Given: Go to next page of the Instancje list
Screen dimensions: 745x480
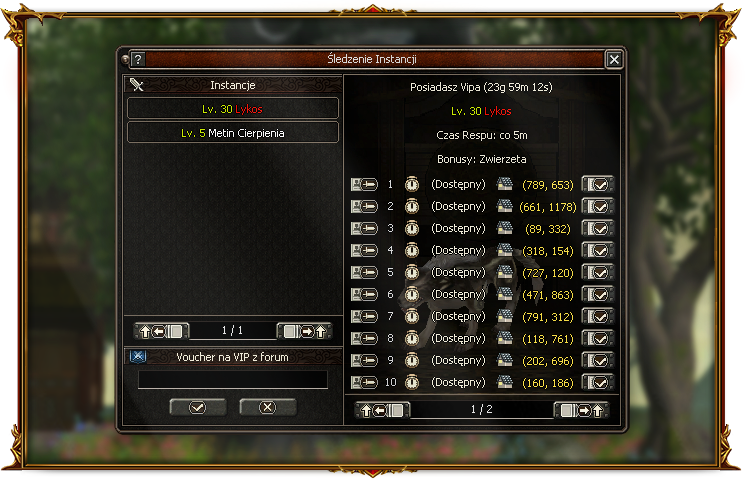Looking at the screenshot, I should click(x=304, y=331).
